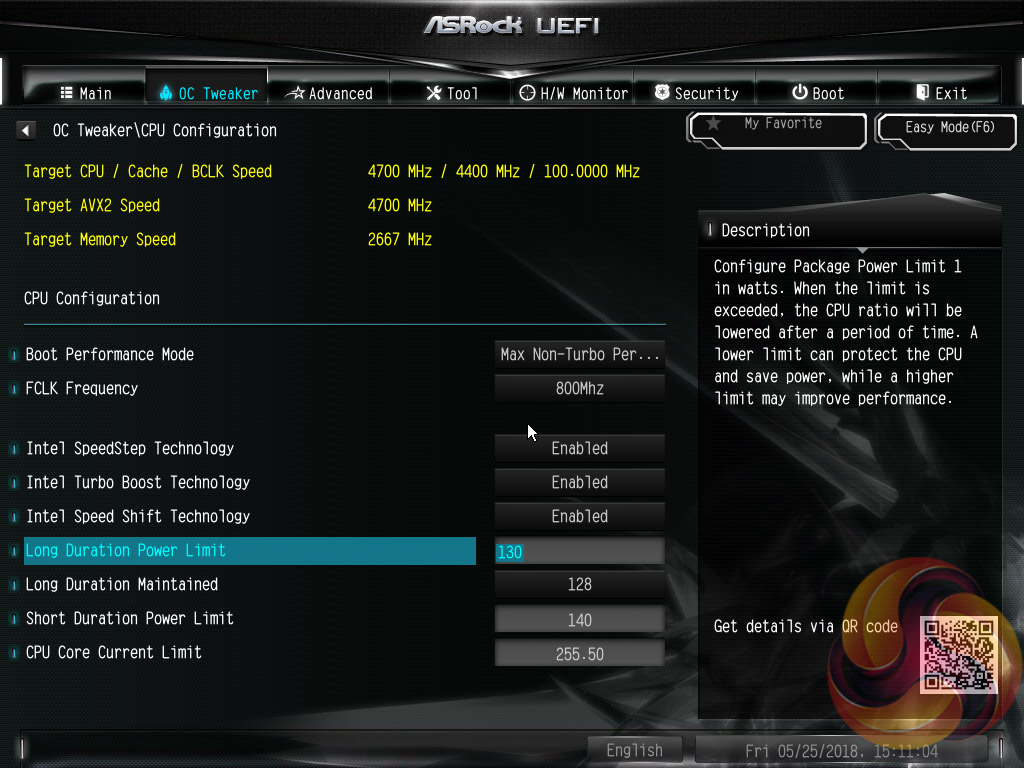Set Intel Speed Shift Technology option
1024x768 pixels.
coord(580,517)
